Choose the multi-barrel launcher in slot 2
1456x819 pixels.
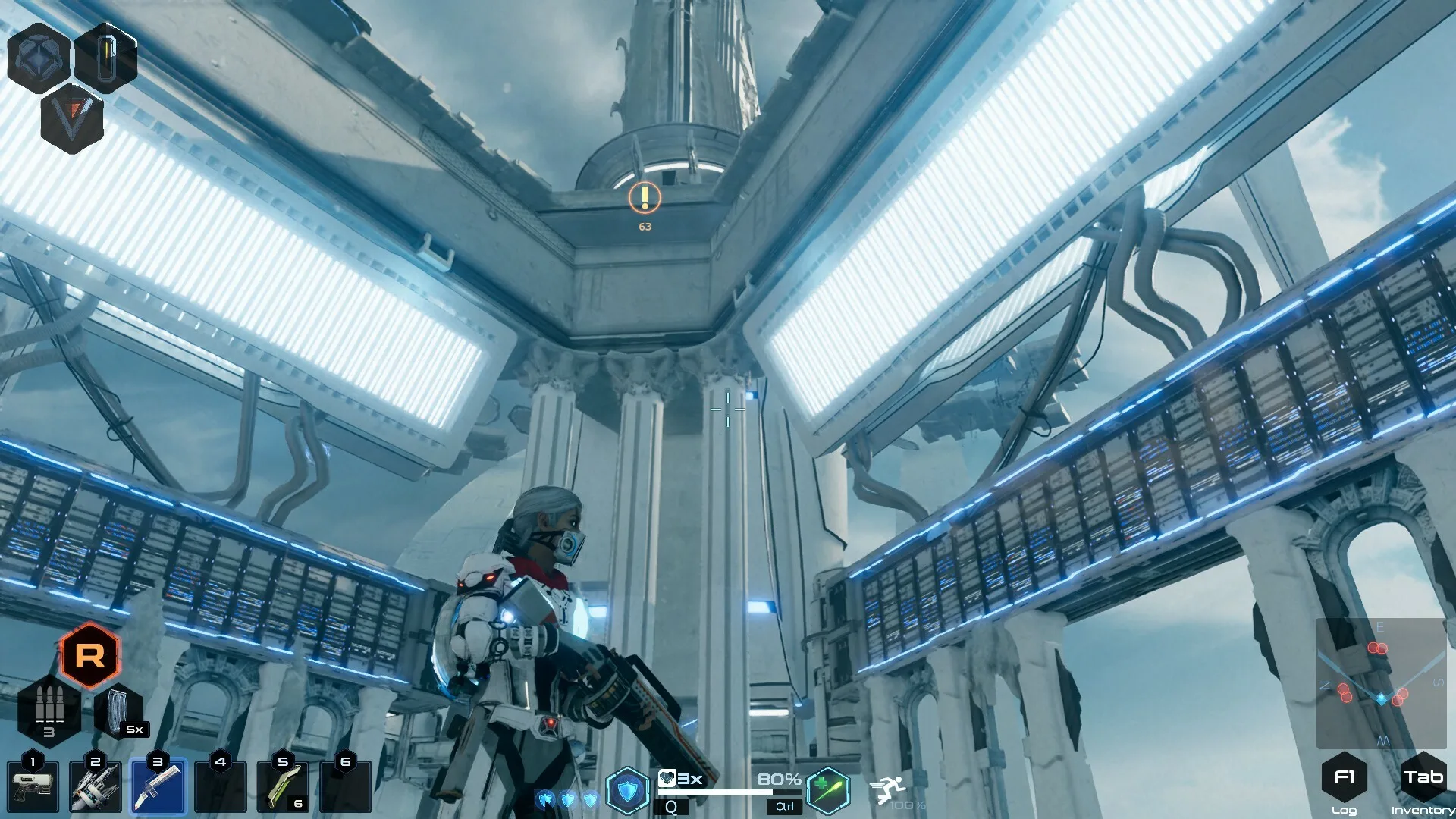pos(96,787)
